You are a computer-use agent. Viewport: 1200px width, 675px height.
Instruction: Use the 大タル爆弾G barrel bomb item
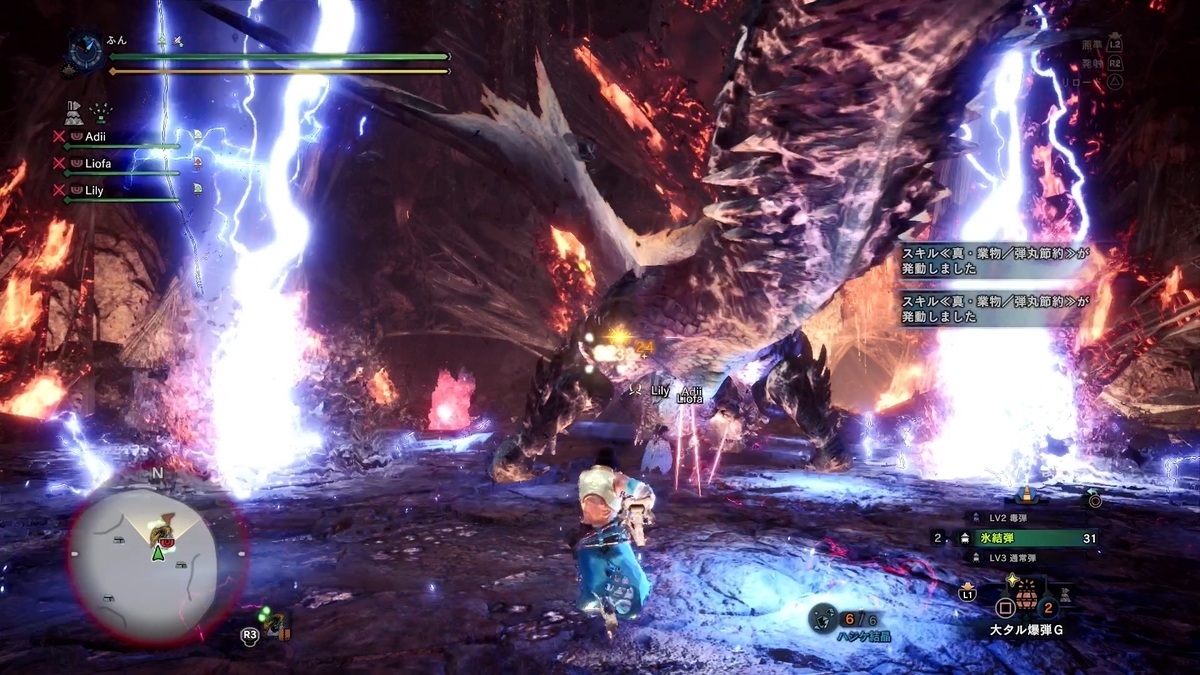1025,606
